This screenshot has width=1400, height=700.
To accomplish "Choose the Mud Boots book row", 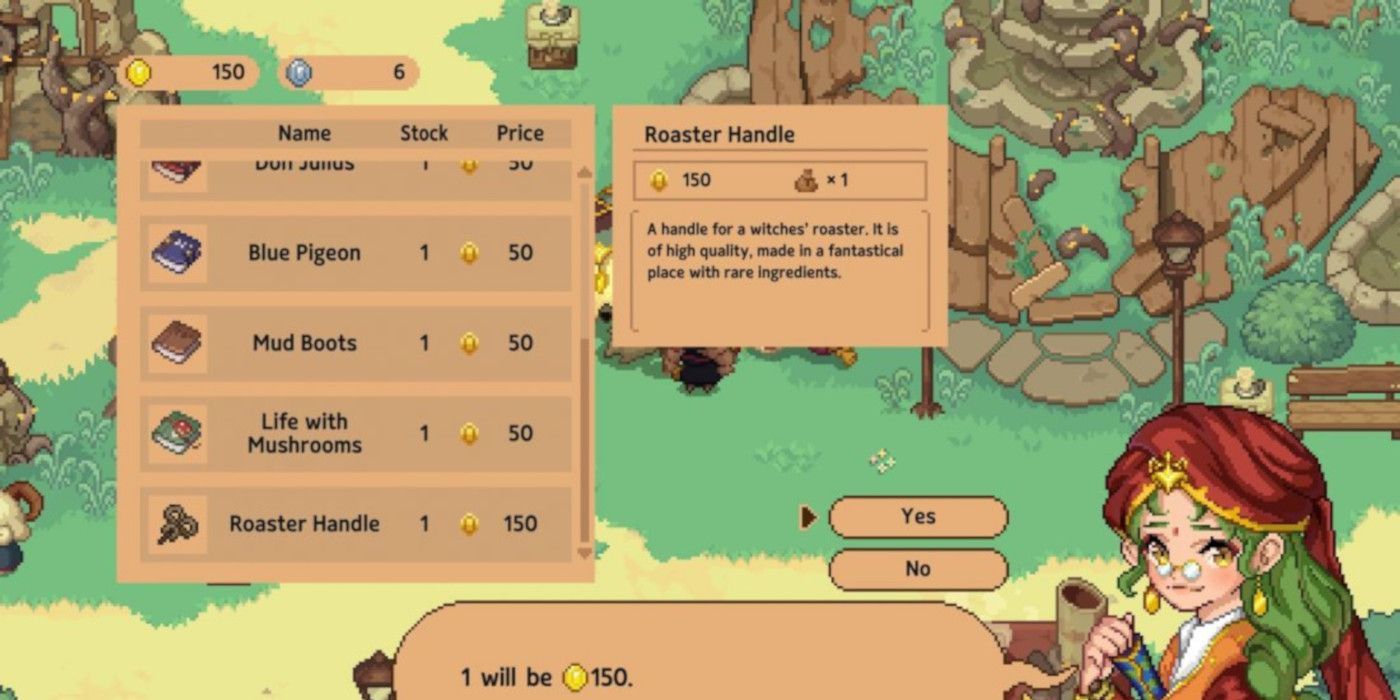I will point(354,343).
